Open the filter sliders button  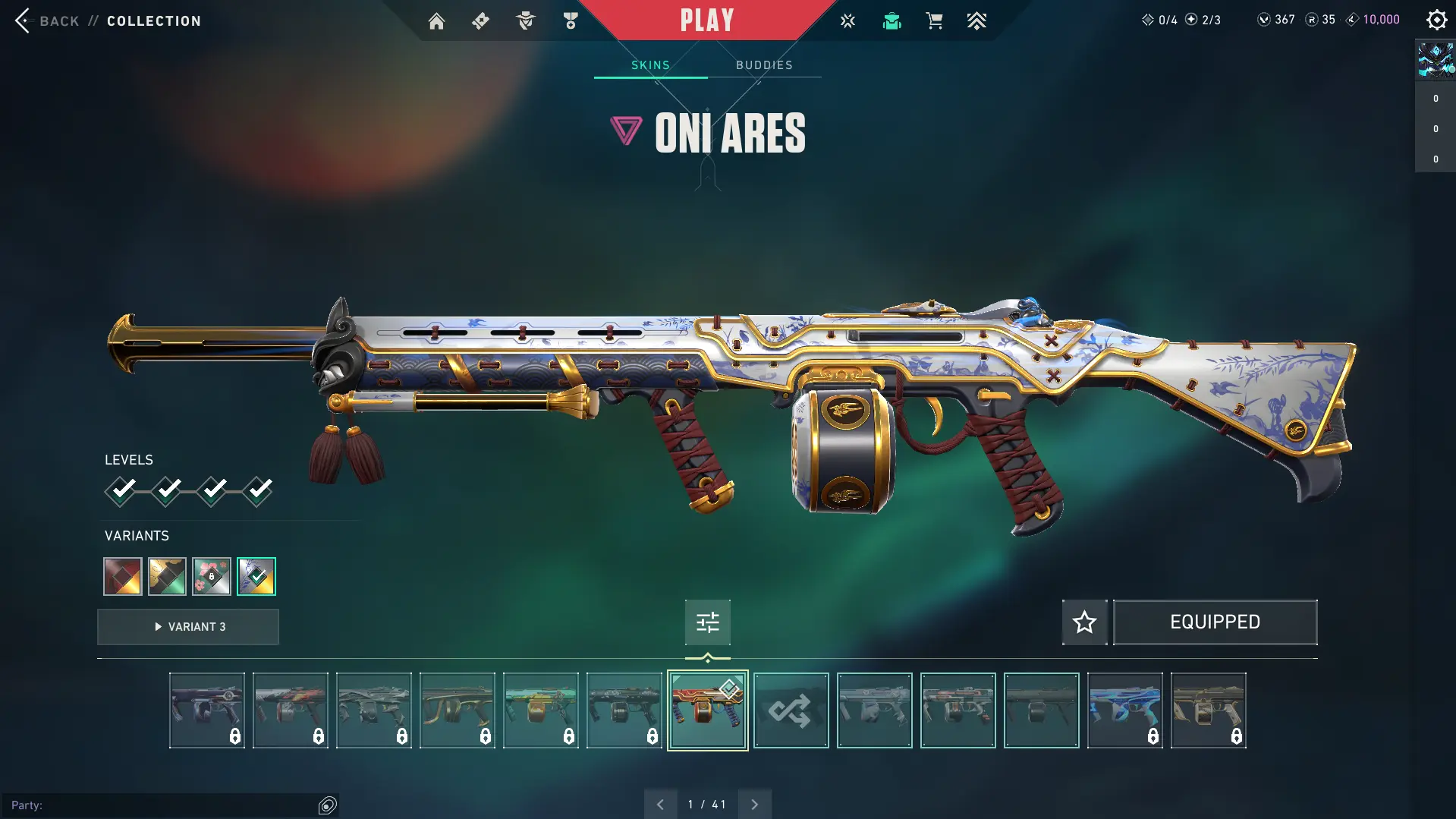point(707,622)
